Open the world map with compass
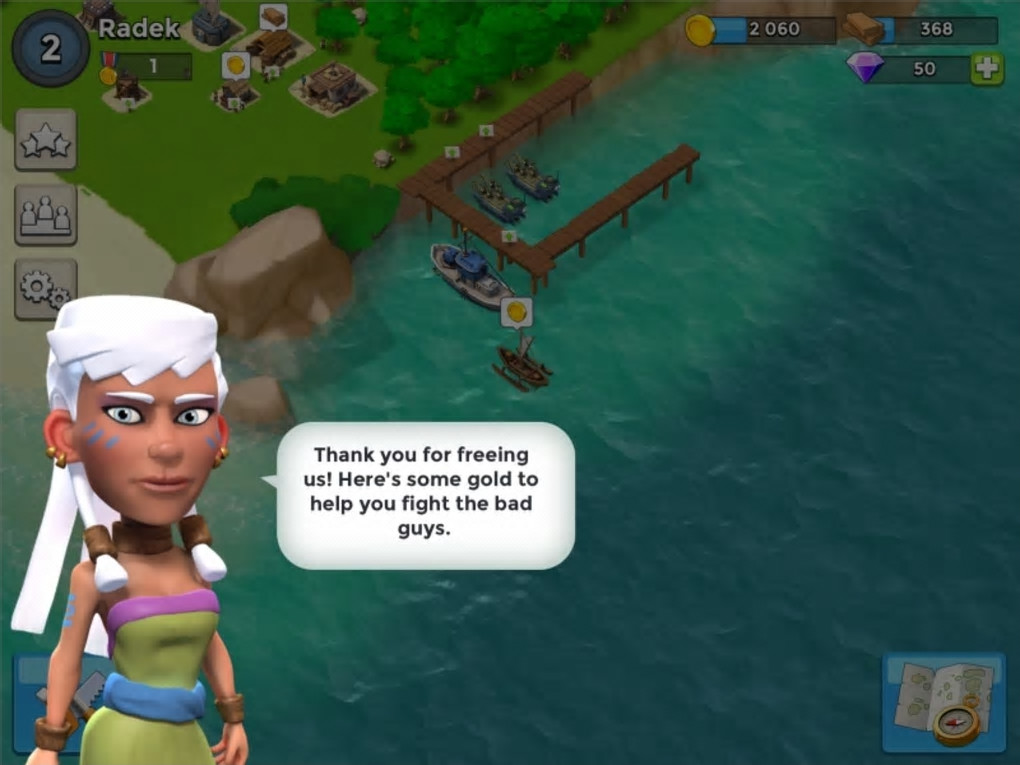 944,703
